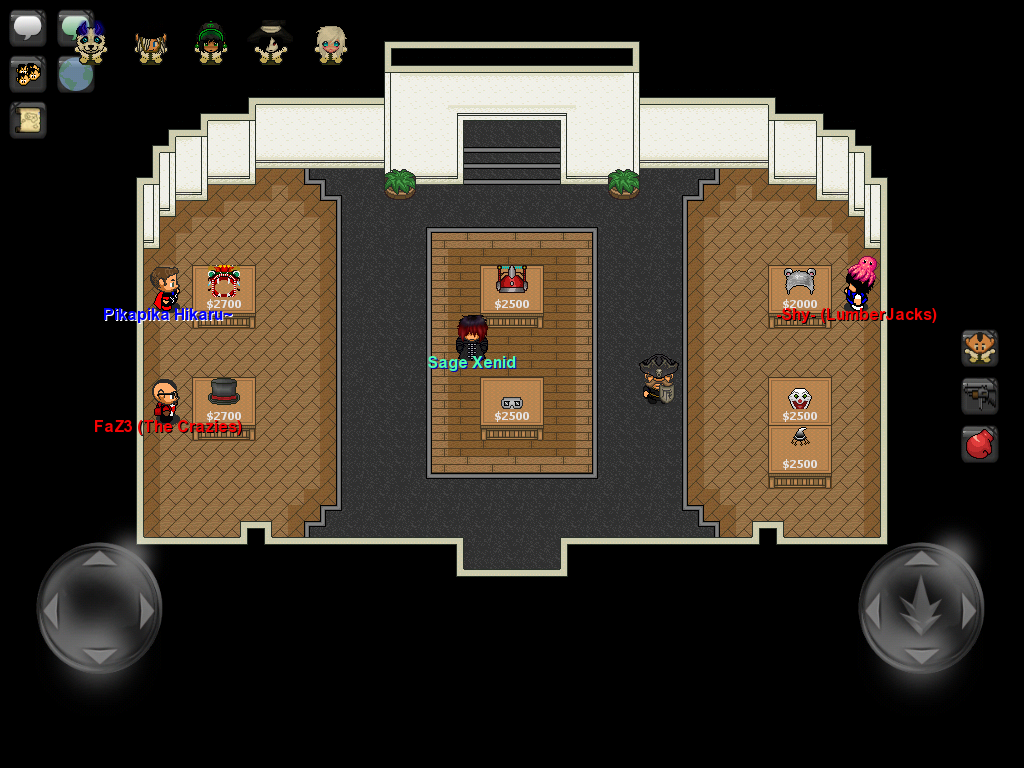Tap the right action pad arrow
Screen dimensions: 1024x768
tap(921, 608)
